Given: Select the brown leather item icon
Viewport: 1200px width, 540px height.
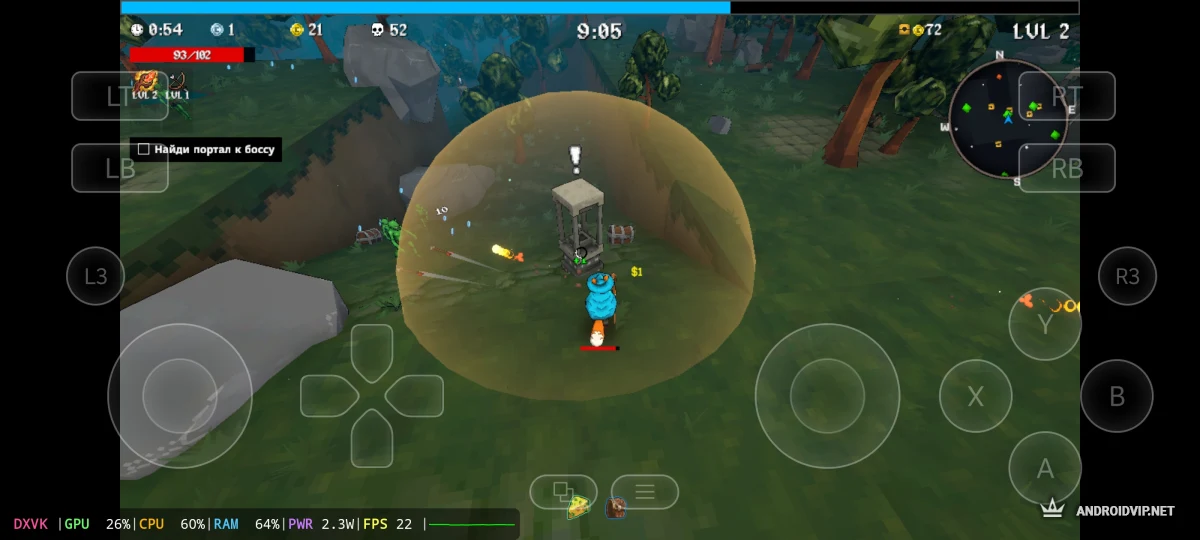Looking at the screenshot, I should 615,508.
